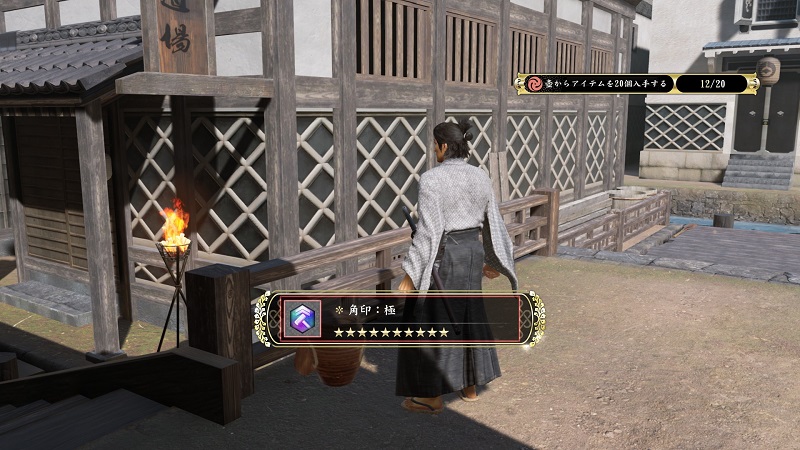Image resolution: width=800 pixels, height=450 pixels.
Task: Select the pot item objective tracker
Action: (636, 84)
